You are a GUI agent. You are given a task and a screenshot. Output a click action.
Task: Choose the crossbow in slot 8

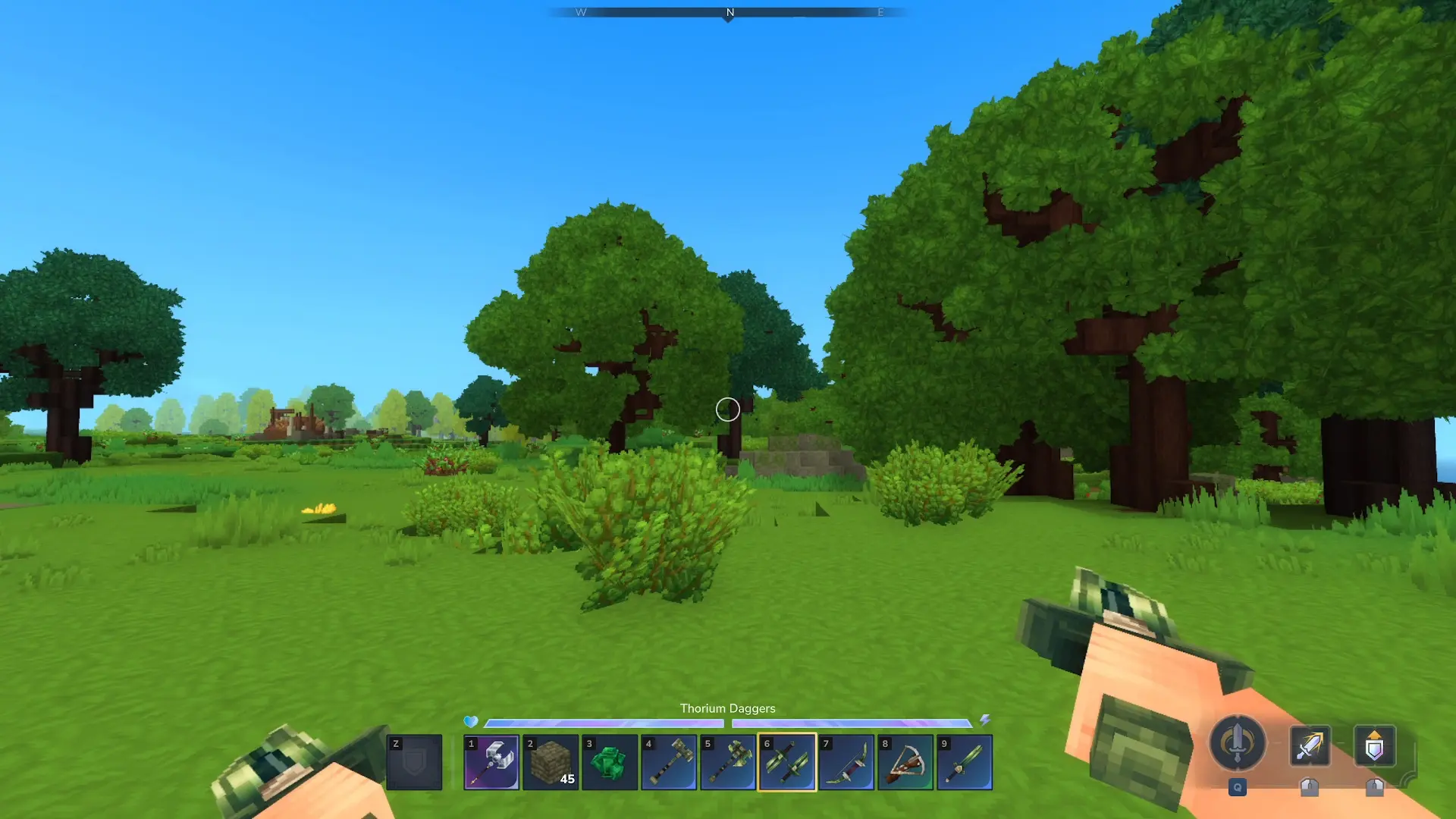[905, 762]
